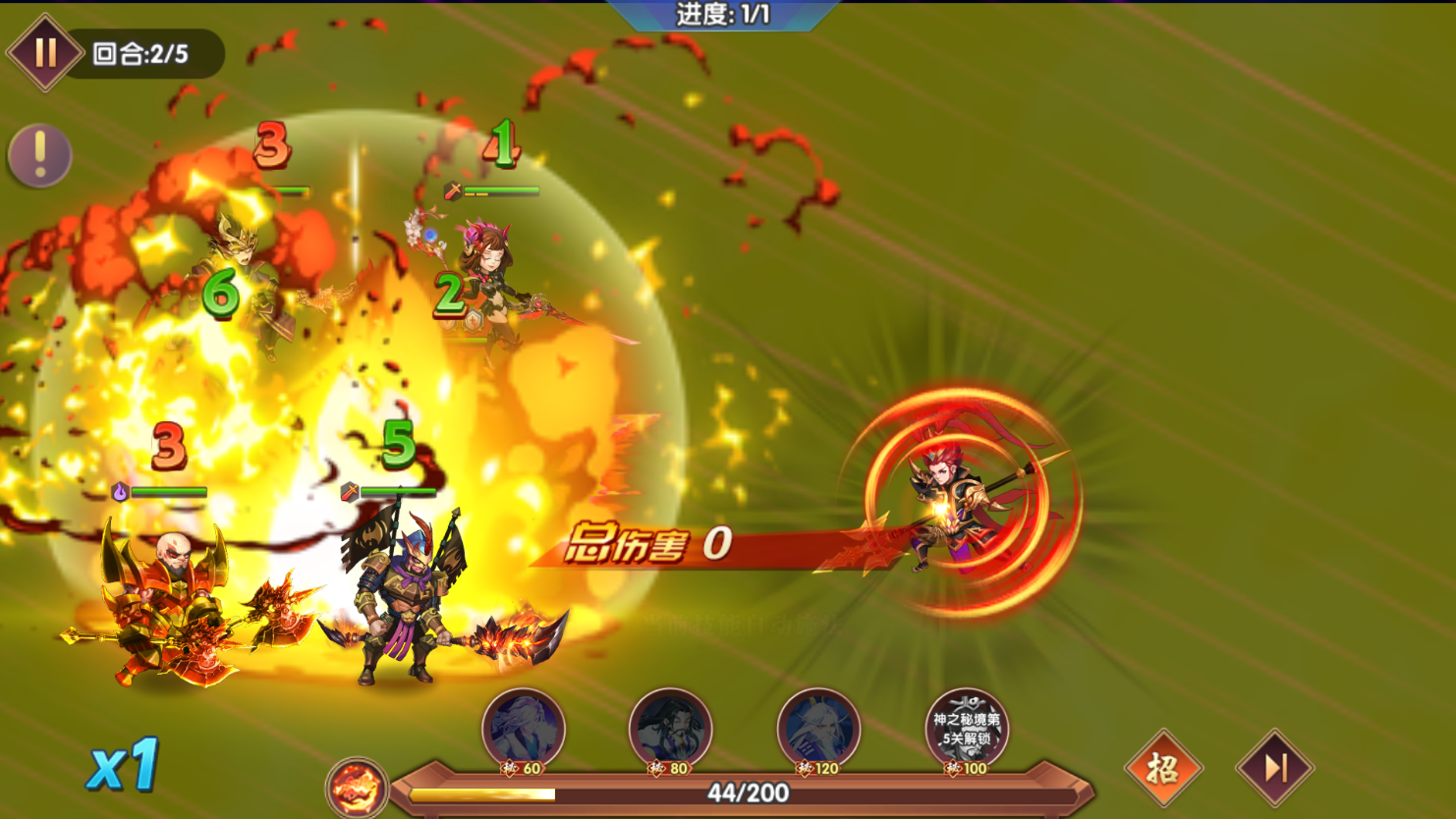Skip the battle with the skip-forward button

tap(1275, 768)
